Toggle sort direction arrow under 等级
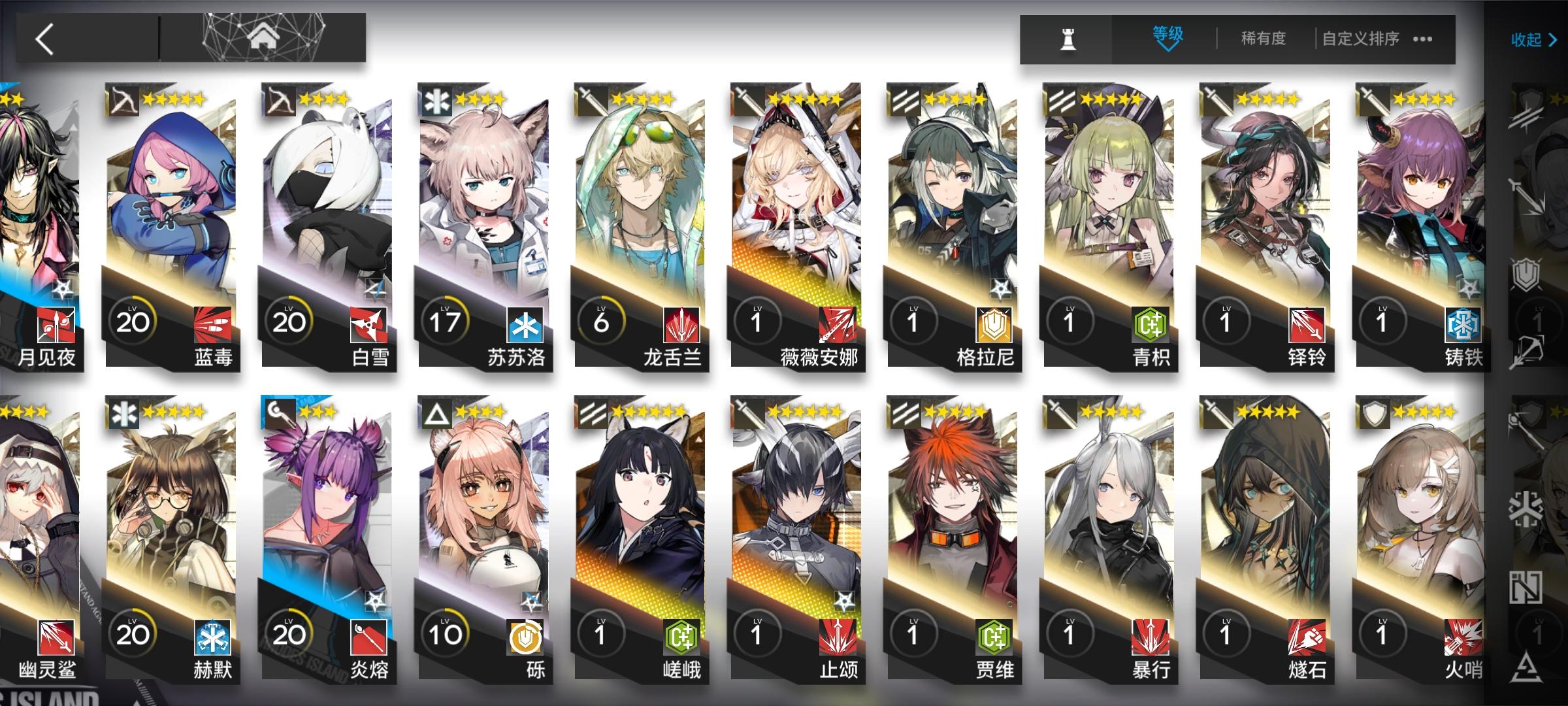Image resolution: width=1568 pixels, height=706 pixels. [x=1168, y=49]
